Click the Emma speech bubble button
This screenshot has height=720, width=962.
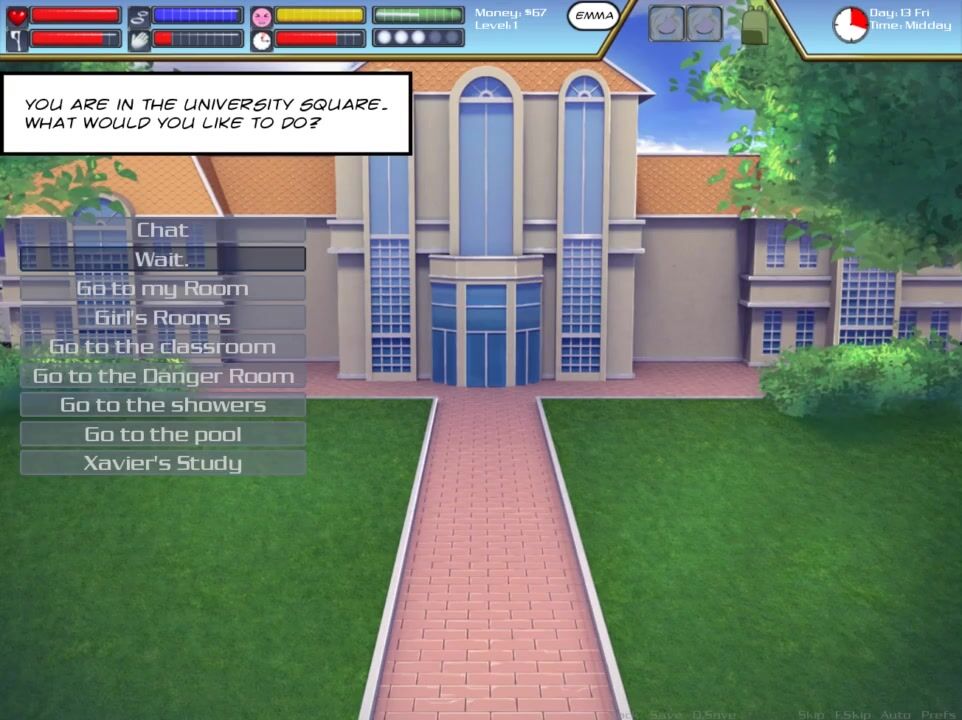pos(594,17)
